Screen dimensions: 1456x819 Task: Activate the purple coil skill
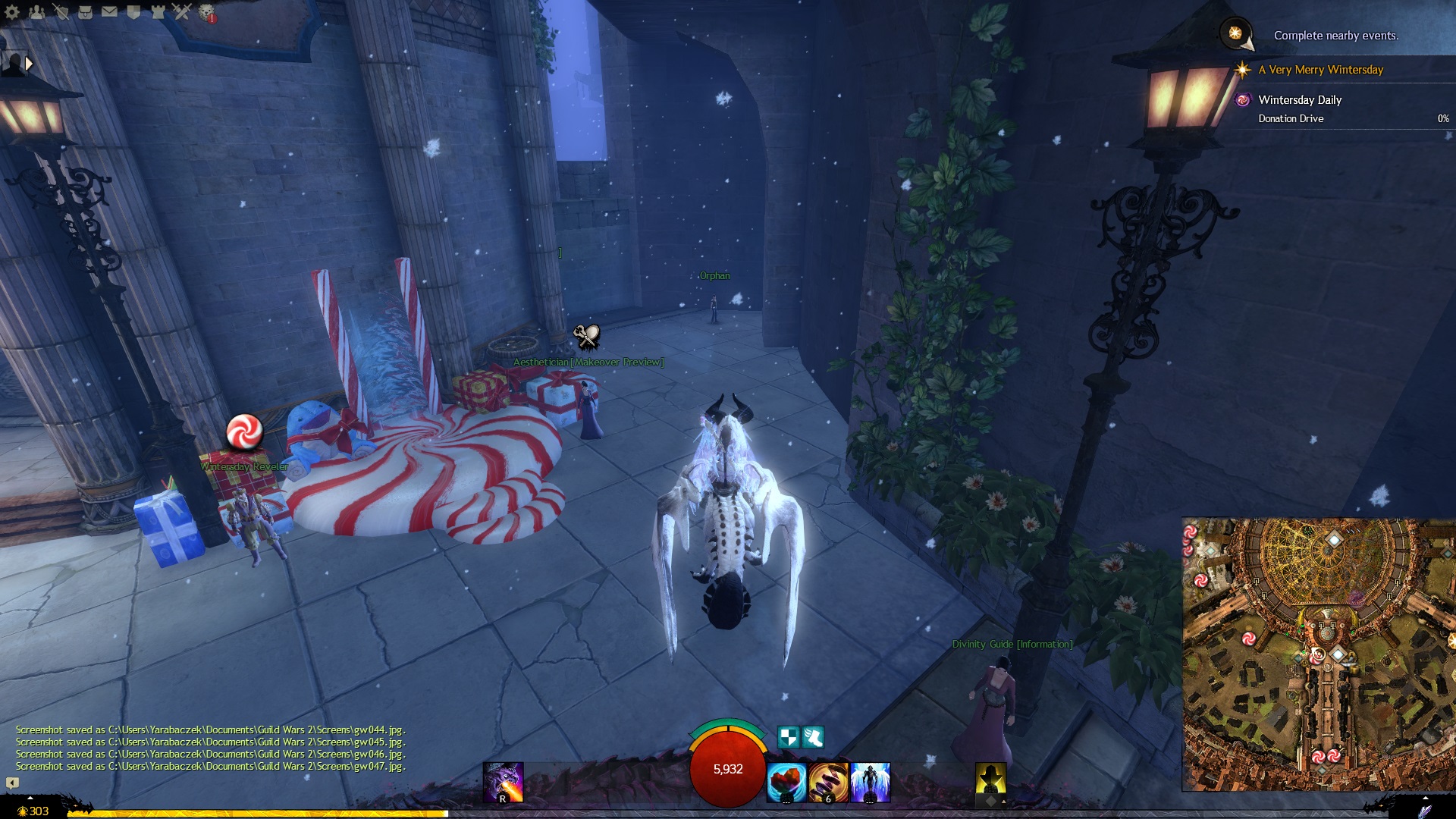click(827, 783)
